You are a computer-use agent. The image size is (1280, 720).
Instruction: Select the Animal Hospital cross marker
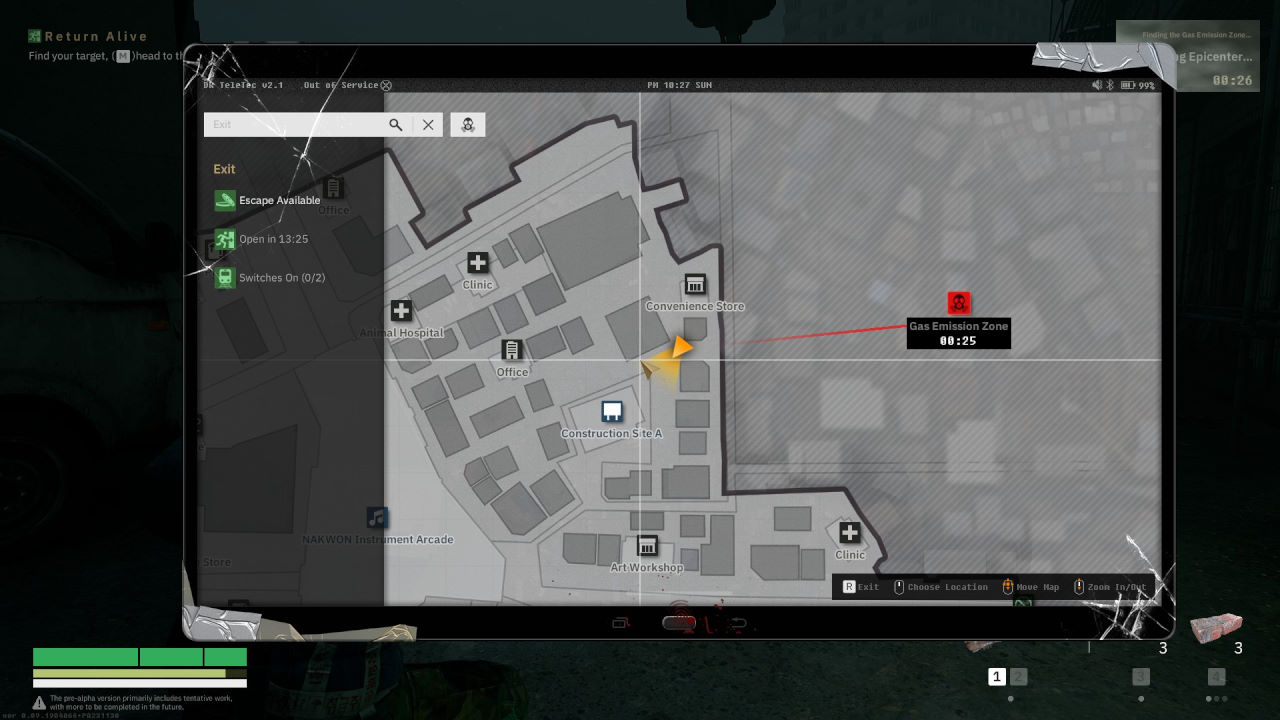(x=401, y=311)
